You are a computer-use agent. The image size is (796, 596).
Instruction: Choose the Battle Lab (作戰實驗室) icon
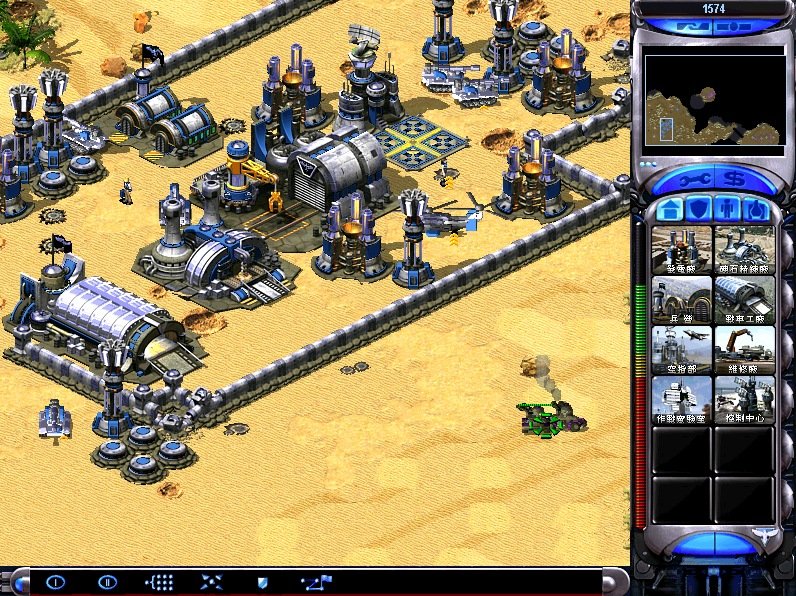(682, 398)
